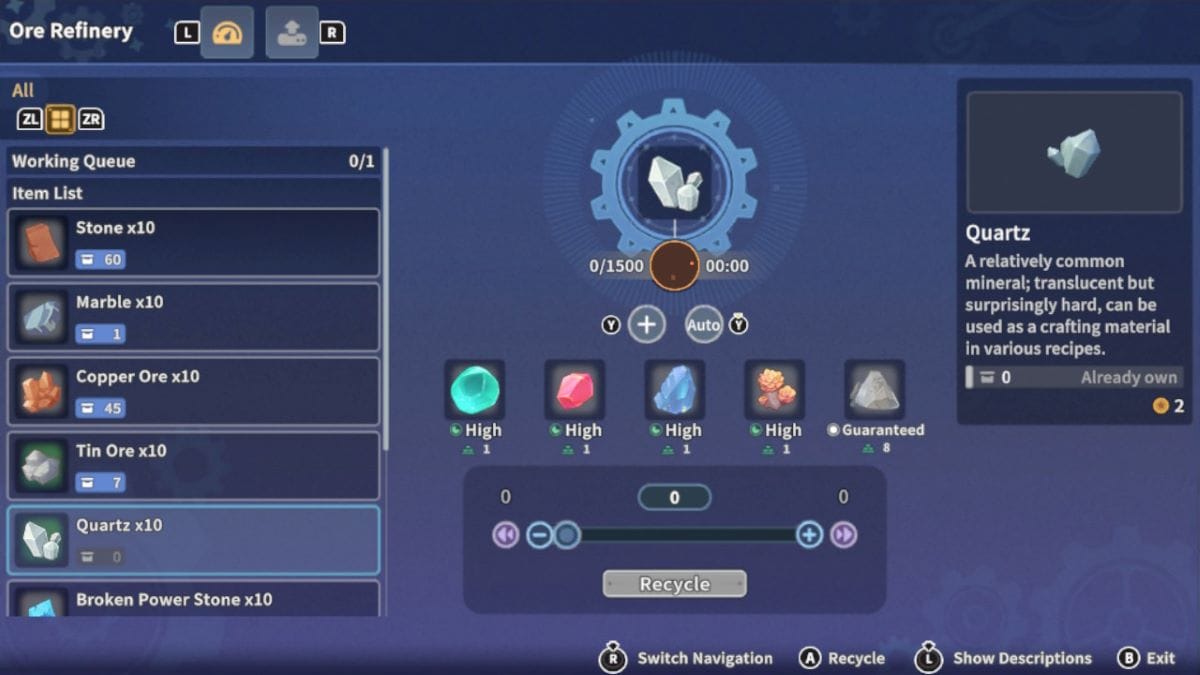Increase quantity with slider plus button
The image size is (1200, 675).
pyautogui.click(x=809, y=535)
